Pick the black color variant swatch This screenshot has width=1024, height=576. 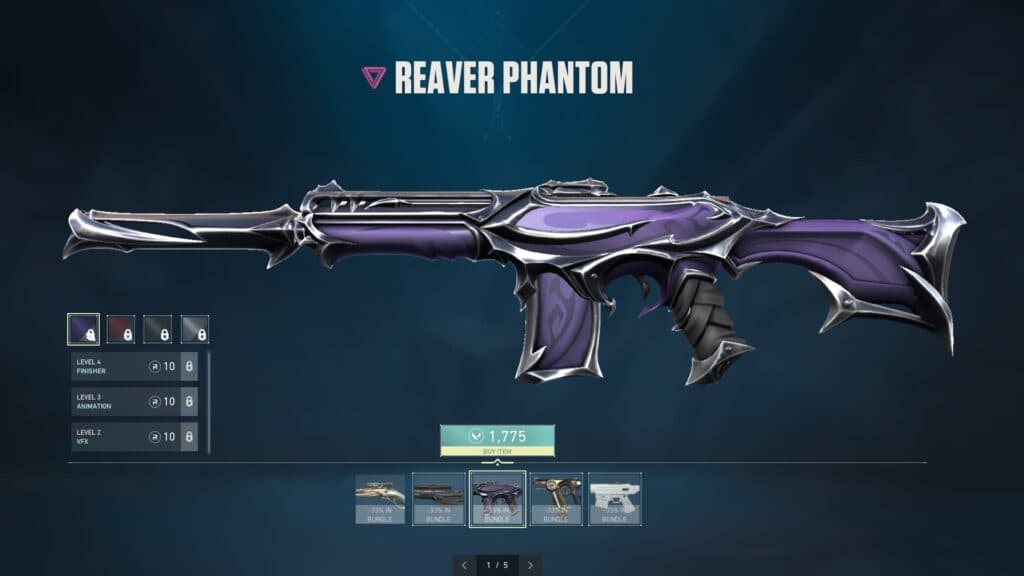click(x=157, y=329)
